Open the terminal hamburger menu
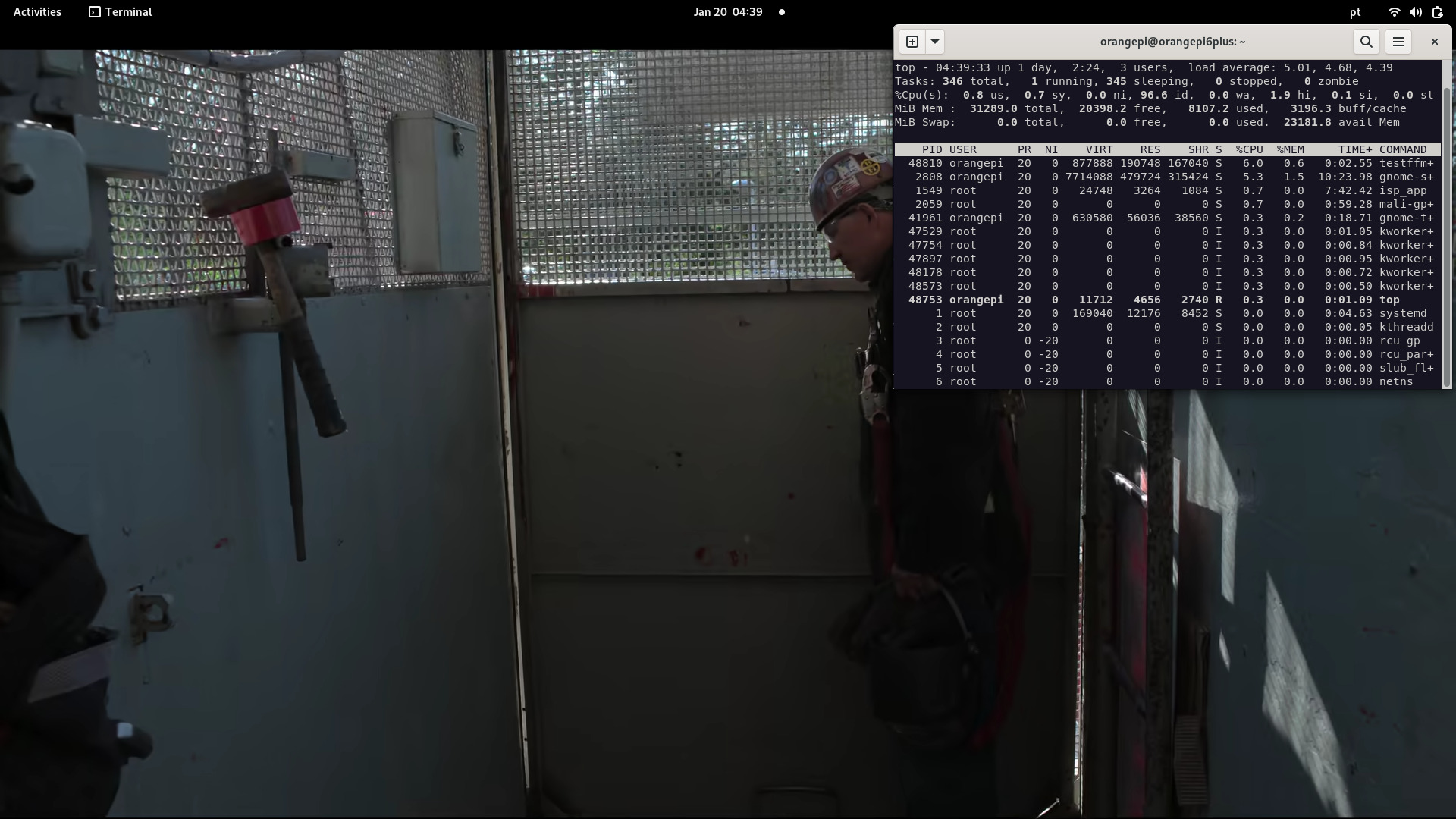The height and width of the screenshot is (819, 1456). pos(1398,42)
